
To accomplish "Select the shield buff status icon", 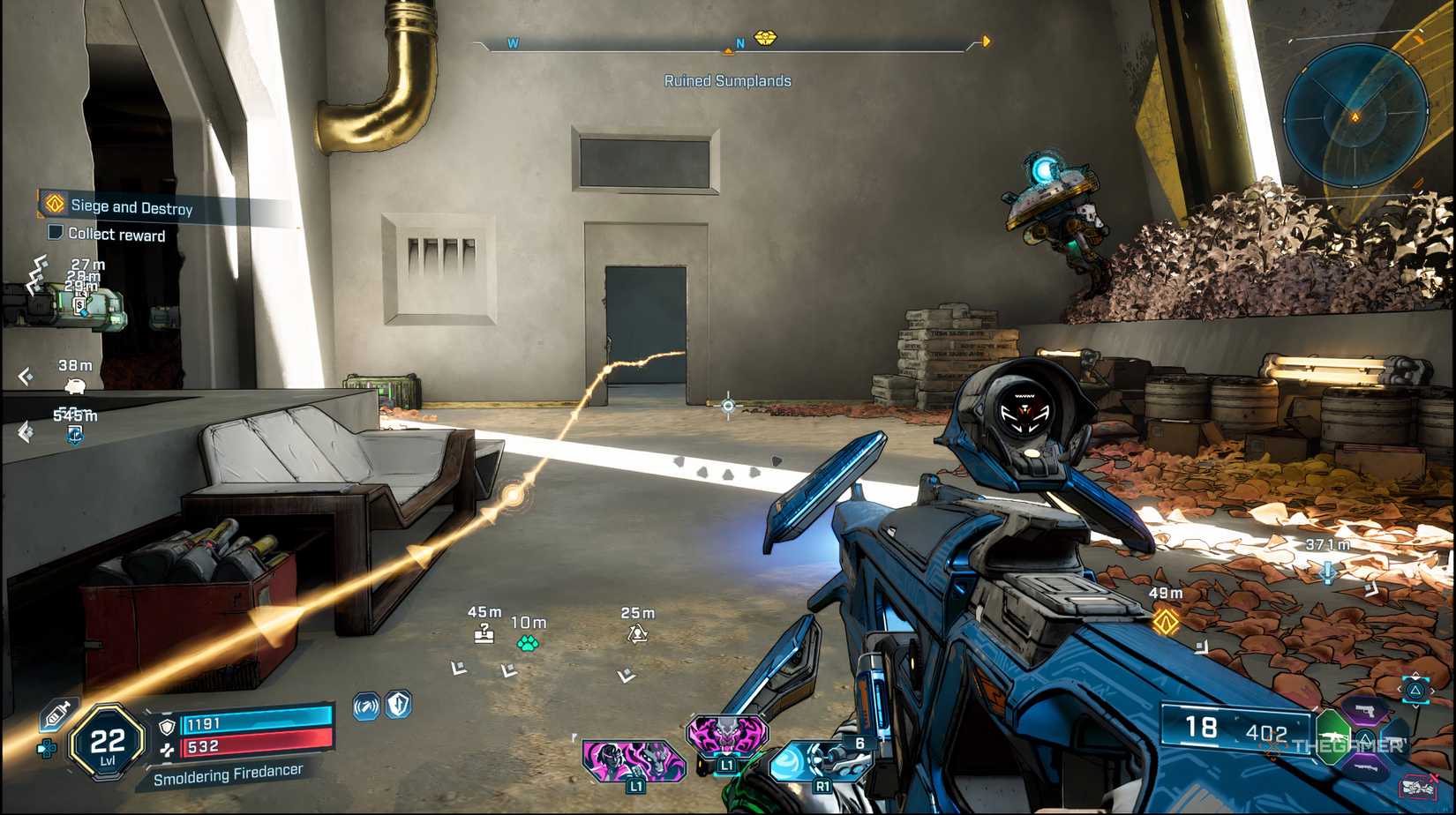I will [400, 705].
